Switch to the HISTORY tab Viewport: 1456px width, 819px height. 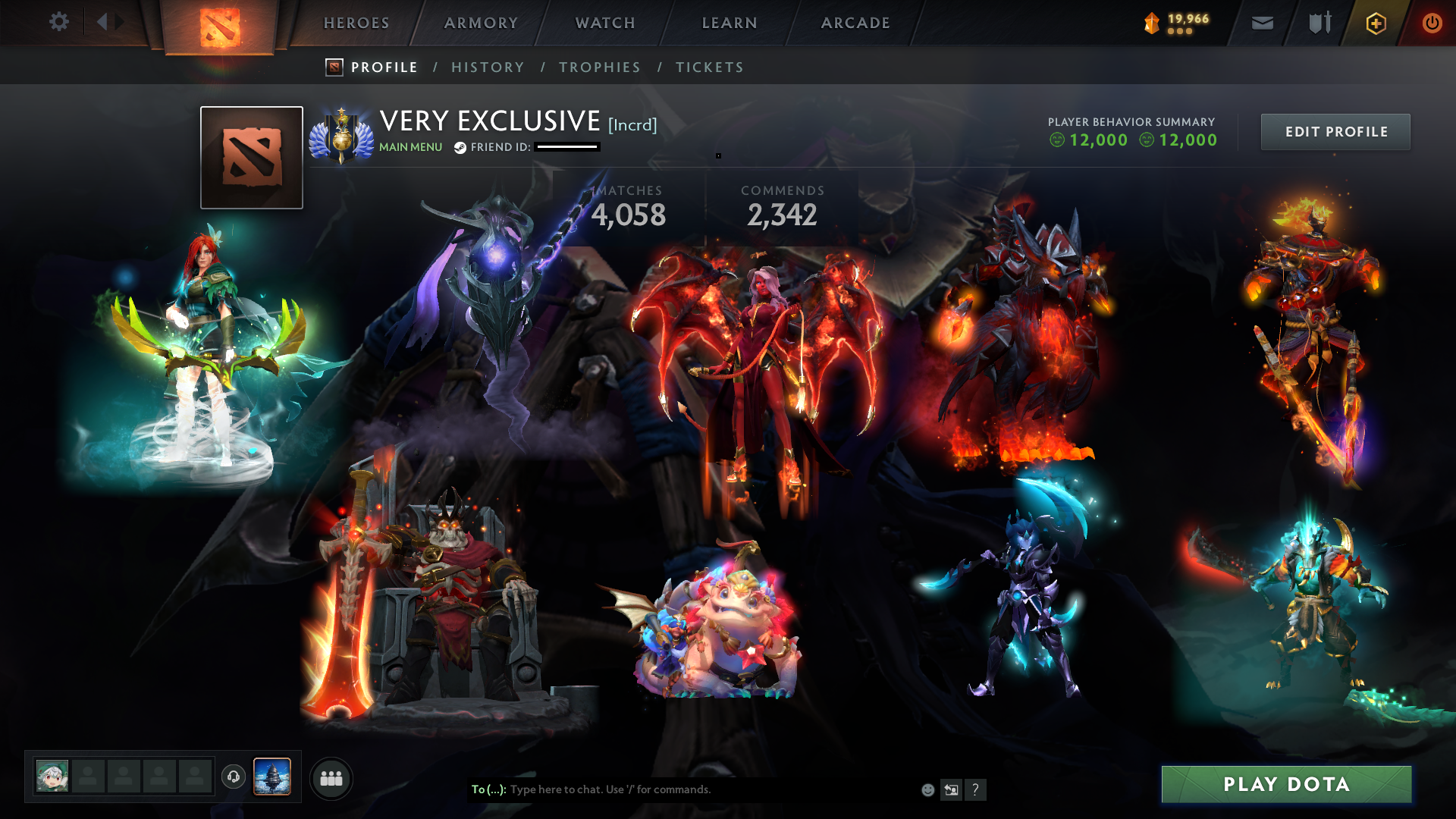(x=488, y=67)
